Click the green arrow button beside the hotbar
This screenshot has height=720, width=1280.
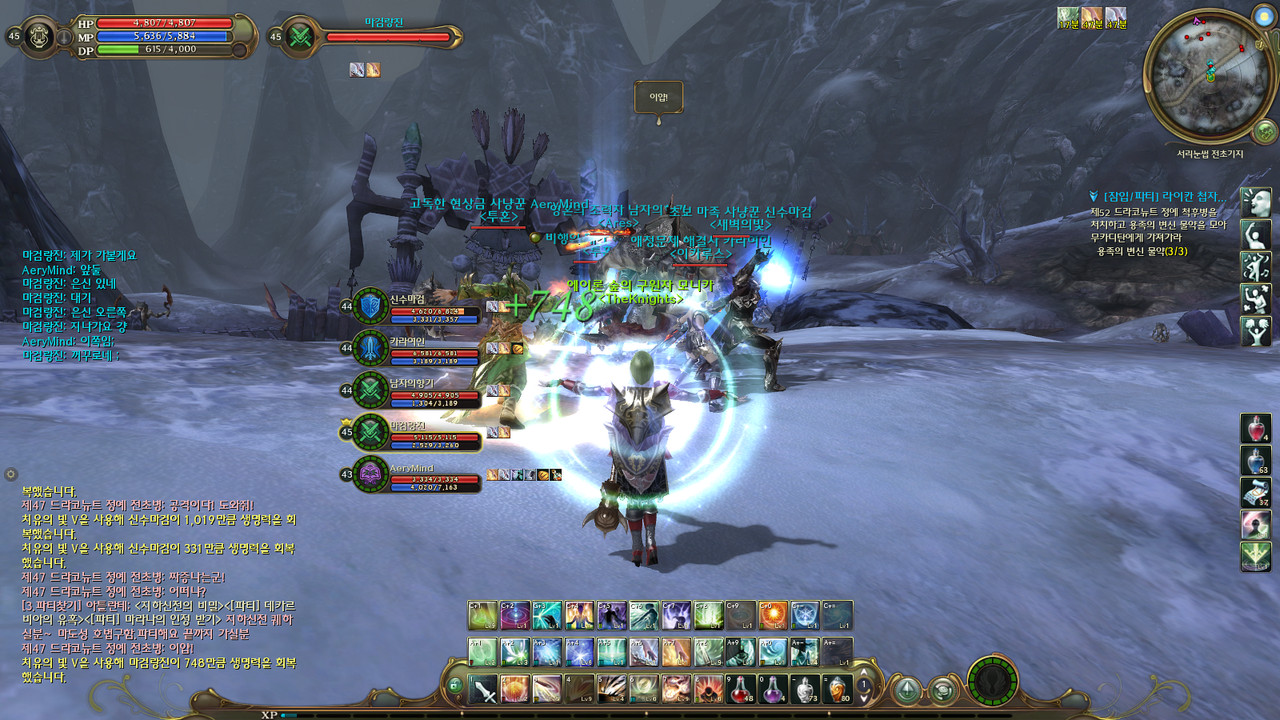(x=907, y=689)
